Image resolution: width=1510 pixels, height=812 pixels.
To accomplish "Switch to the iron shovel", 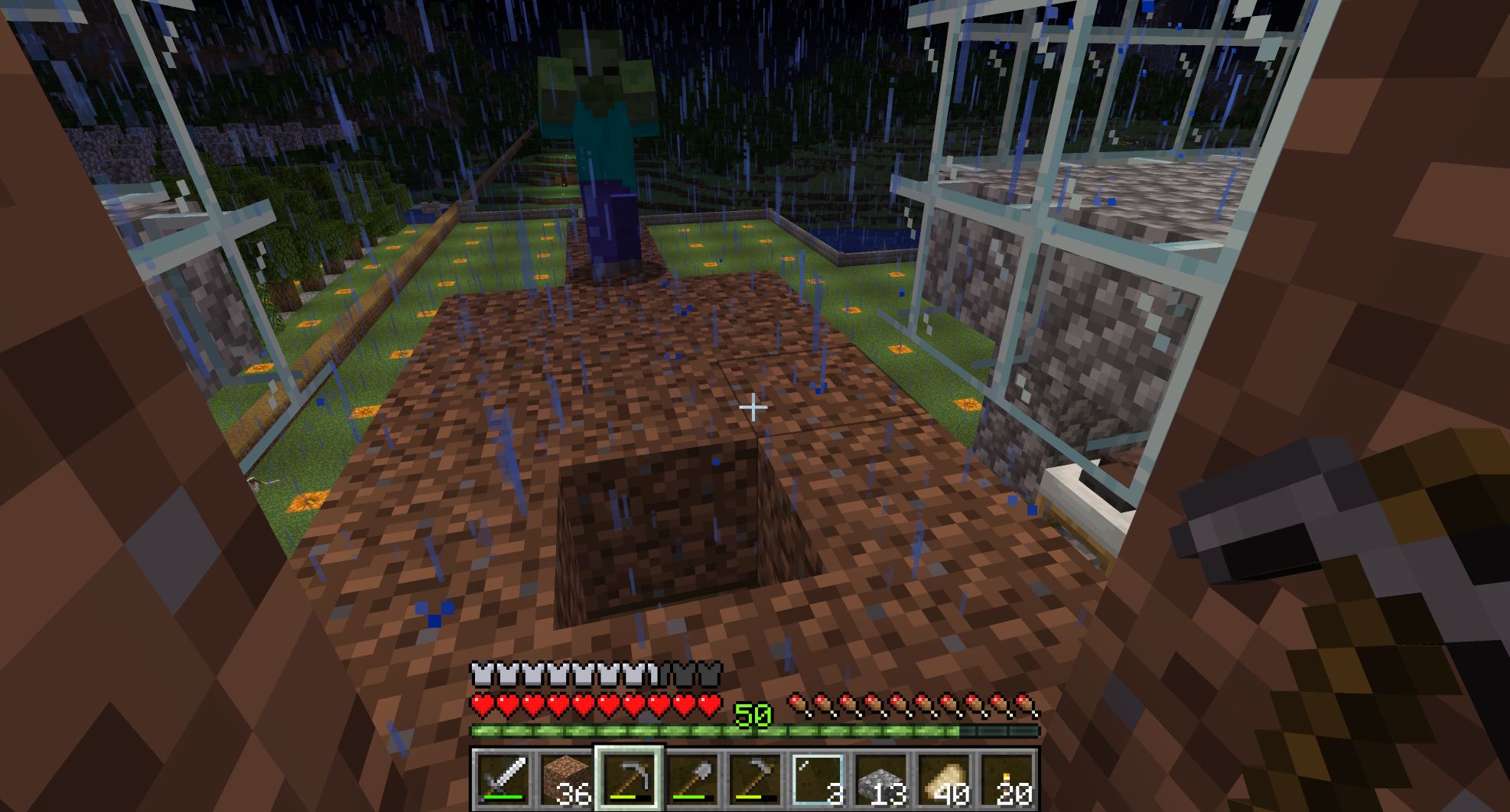I will pos(691,779).
